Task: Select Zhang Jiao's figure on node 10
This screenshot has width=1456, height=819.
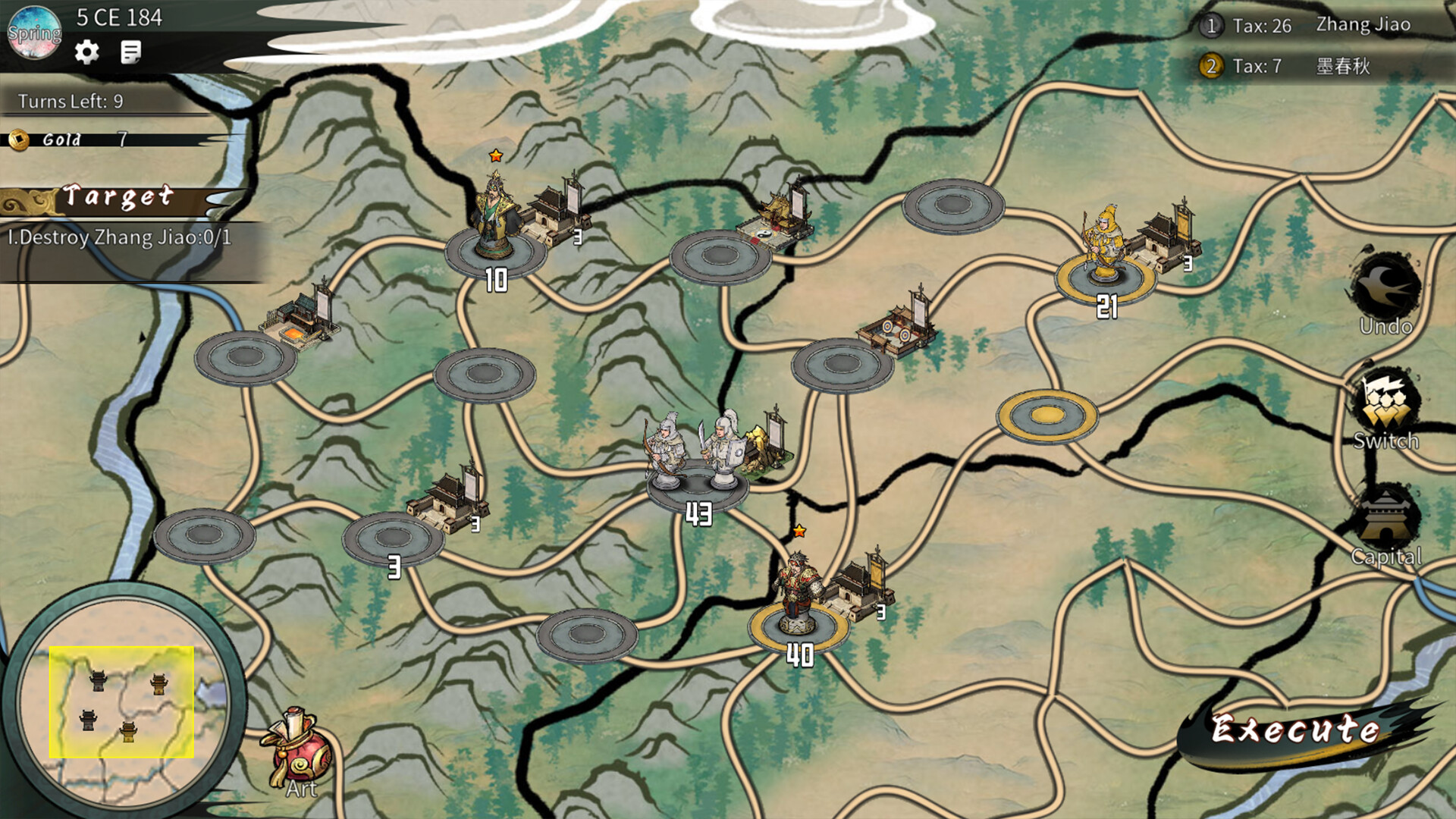Action: pyautogui.click(x=495, y=212)
